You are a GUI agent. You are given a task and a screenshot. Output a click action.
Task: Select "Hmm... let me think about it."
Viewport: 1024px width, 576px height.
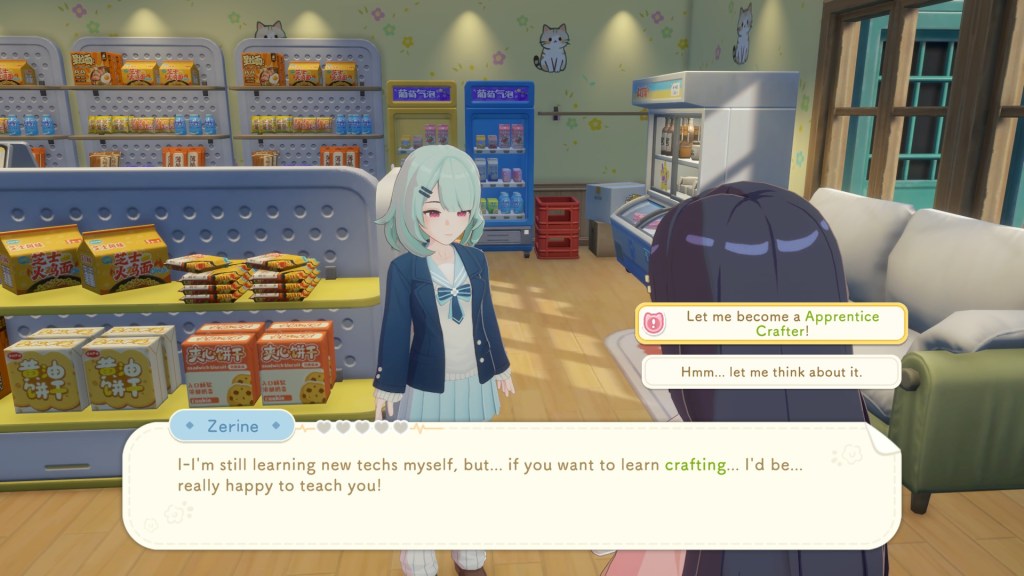point(771,372)
